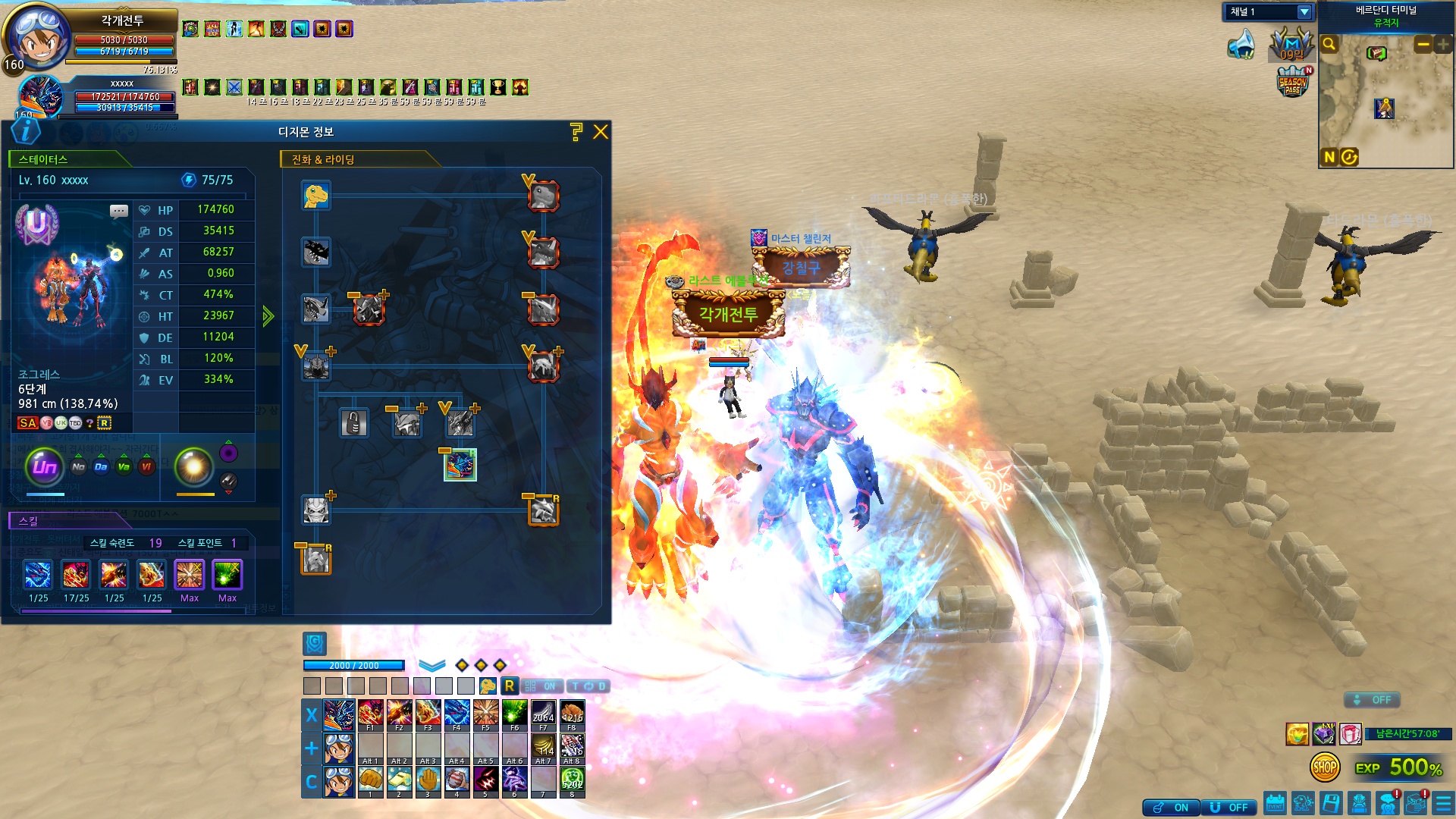Activate the green burst skill on F6

(514, 714)
